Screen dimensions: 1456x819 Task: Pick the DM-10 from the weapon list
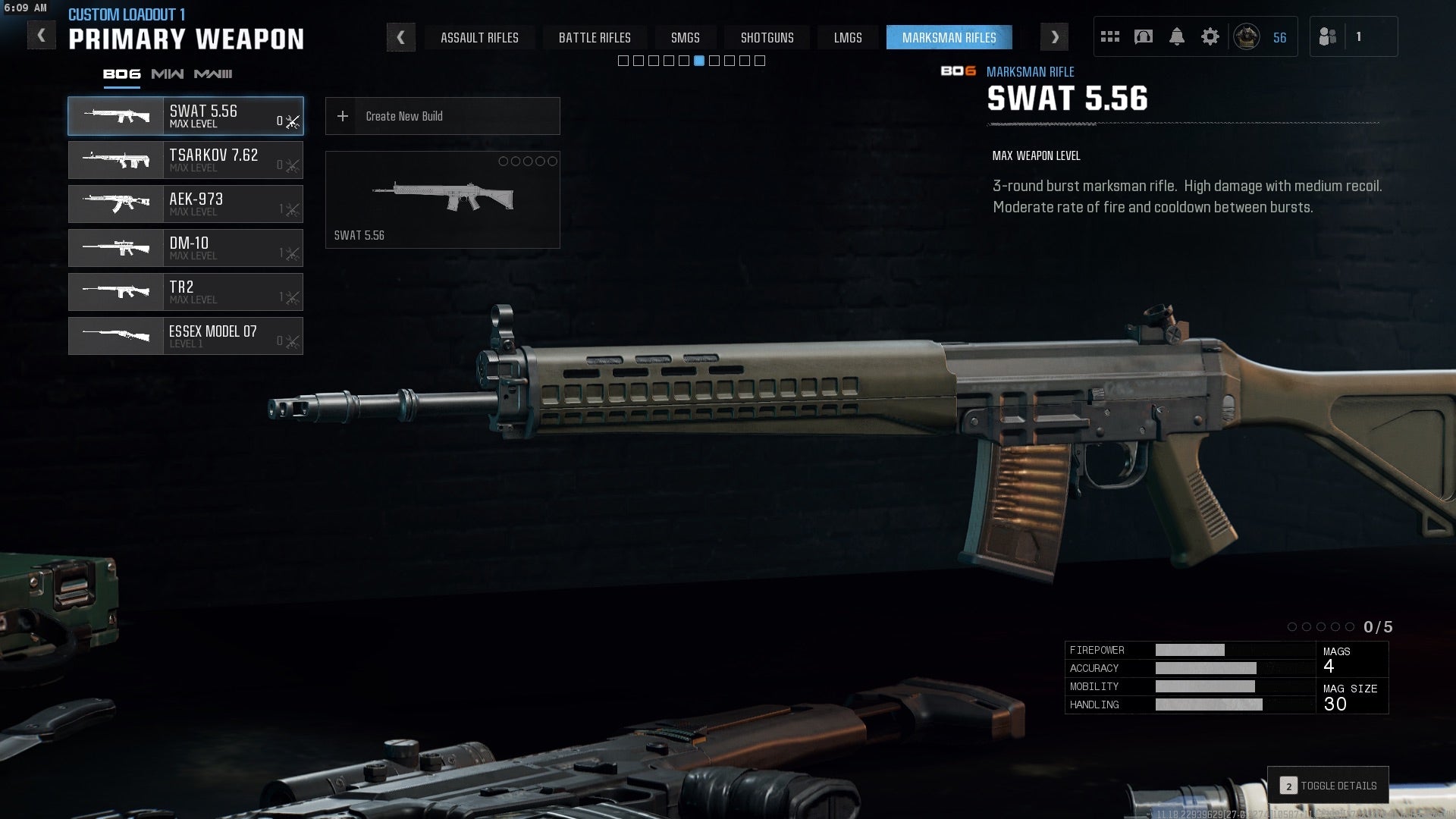[x=186, y=248]
